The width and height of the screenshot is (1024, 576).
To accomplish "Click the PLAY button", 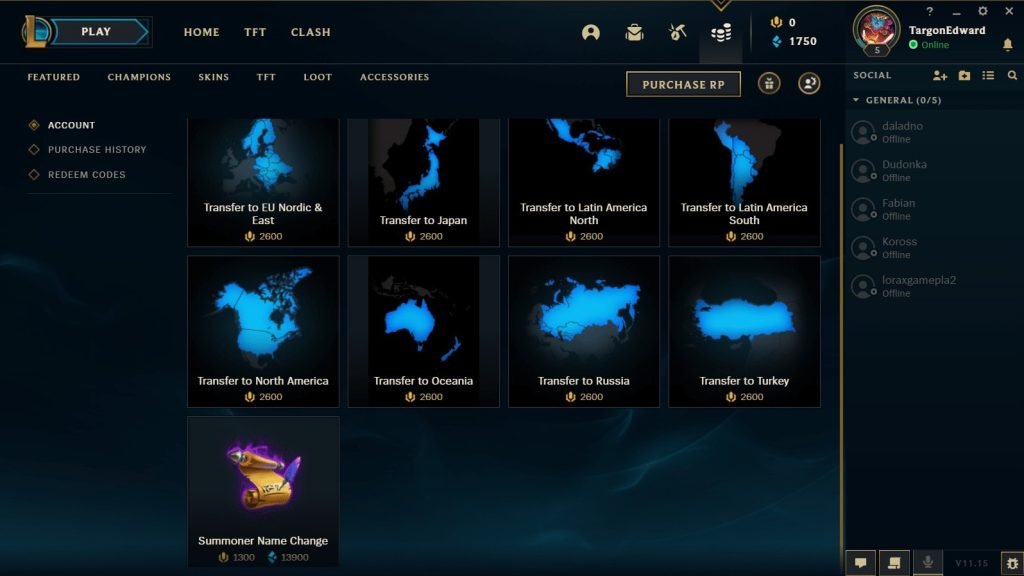I will point(97,32).
